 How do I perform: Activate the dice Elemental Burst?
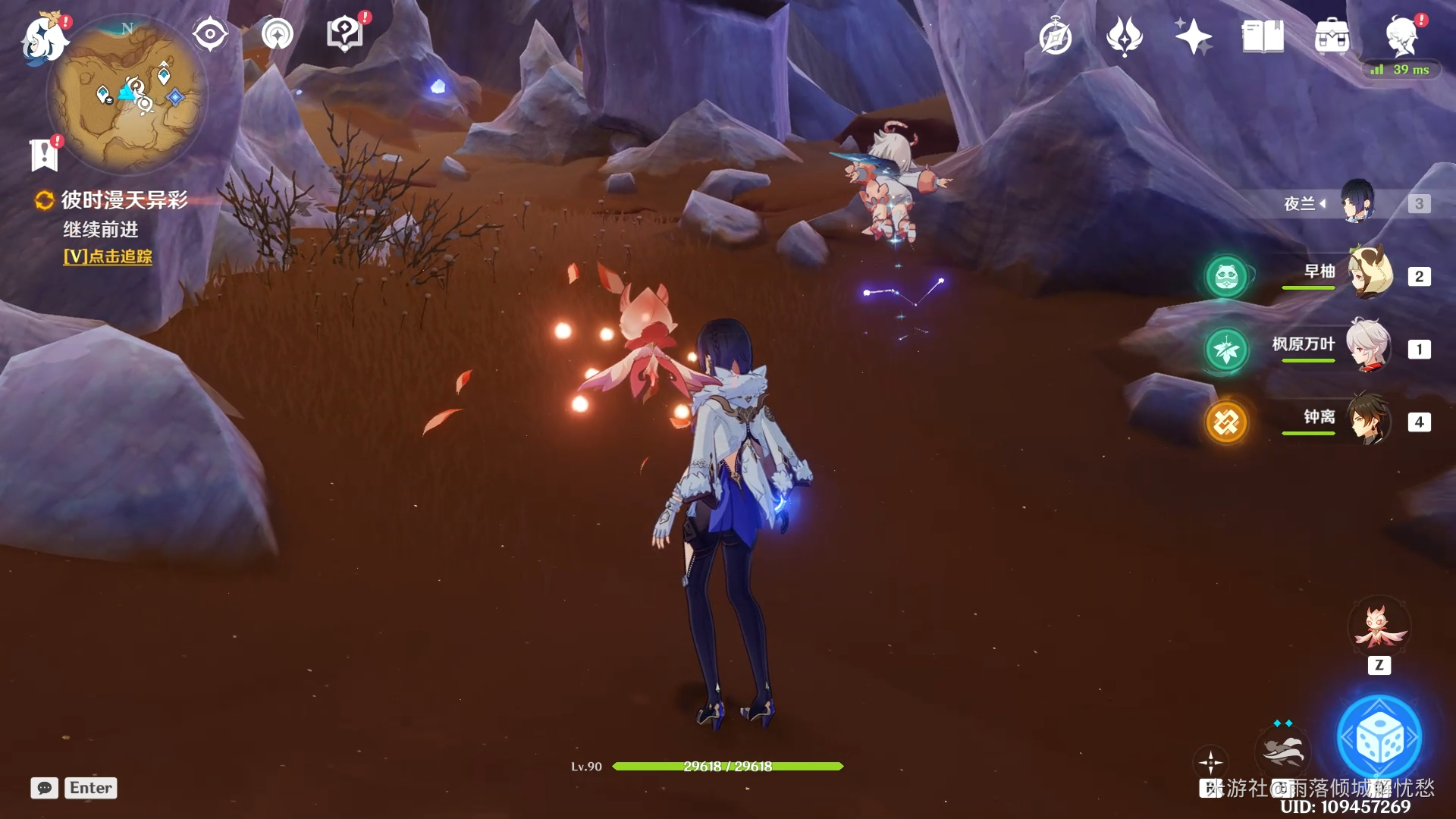(x=1379, y=739)
